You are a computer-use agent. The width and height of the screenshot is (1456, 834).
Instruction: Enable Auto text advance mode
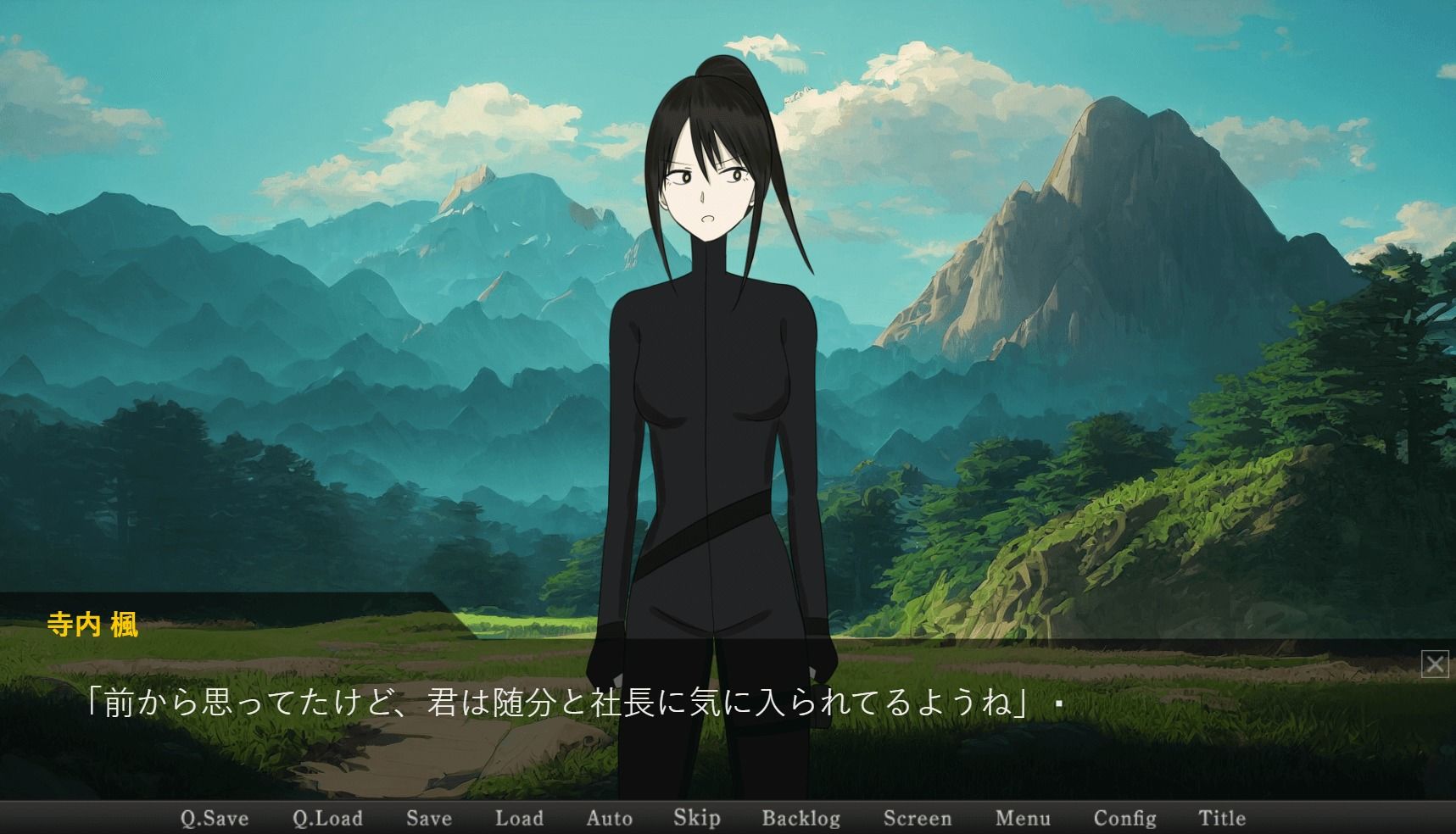609,817
